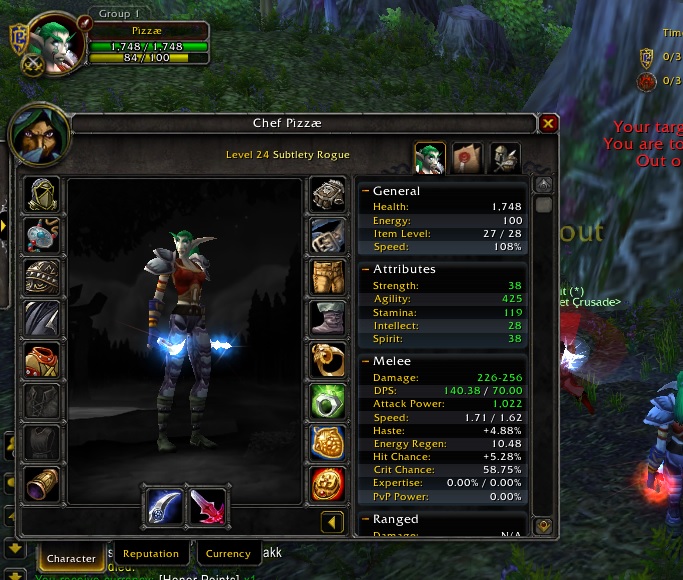Select the shoulder armor slot

tap(42, 277)
